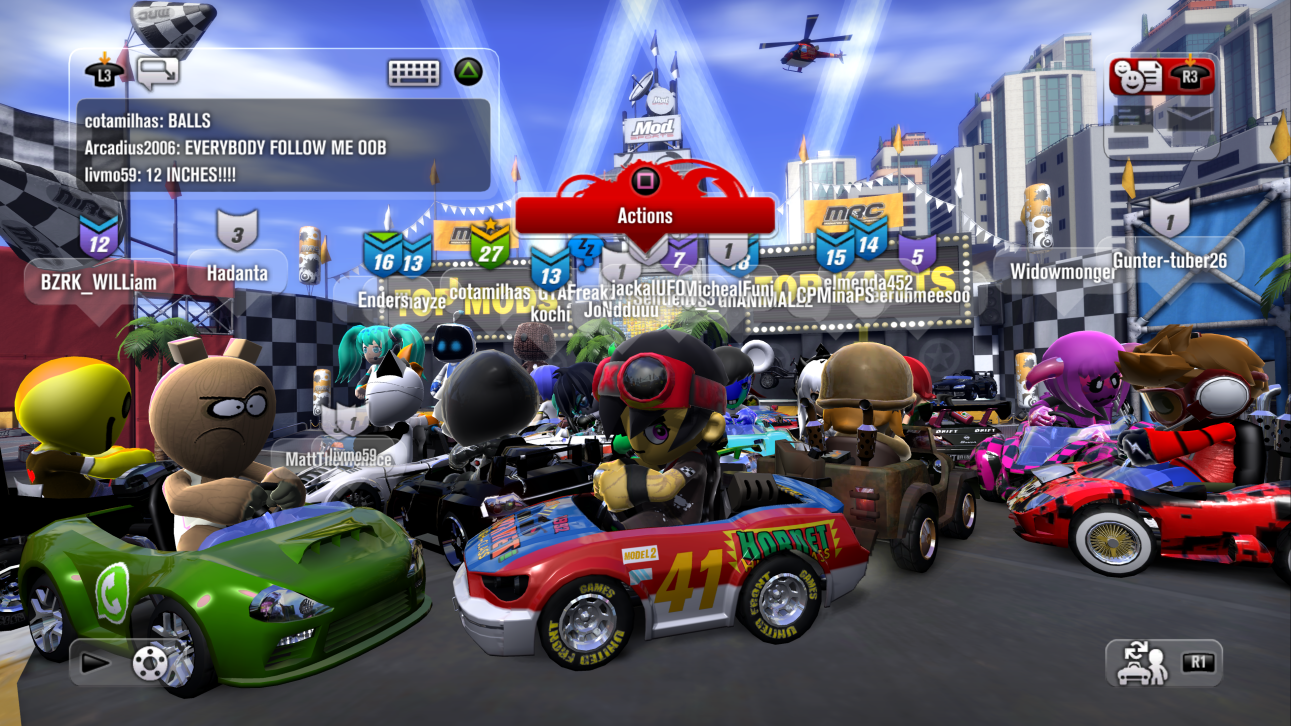The width and height of the screenshot is (1291, 726).
Task: Select the chat message log box
Action: tap(284, 146)
